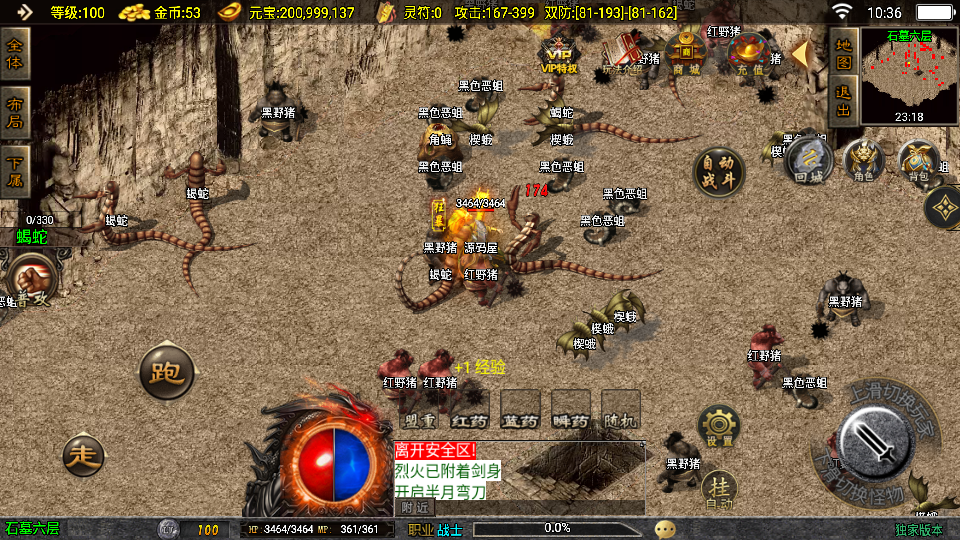The image size is (960, 540).
Task: Collapse the top icon row with the arrow
Action: point(800,53)
